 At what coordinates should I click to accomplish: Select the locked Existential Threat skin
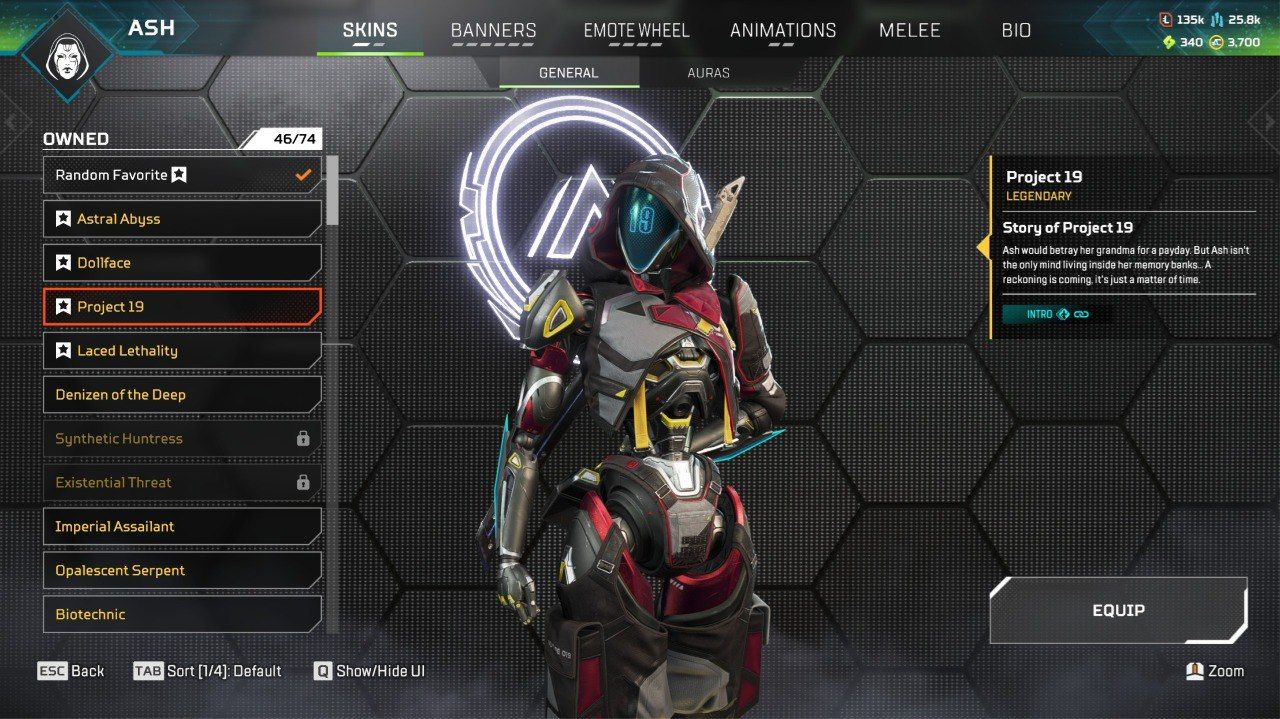[x=182, y=483]
